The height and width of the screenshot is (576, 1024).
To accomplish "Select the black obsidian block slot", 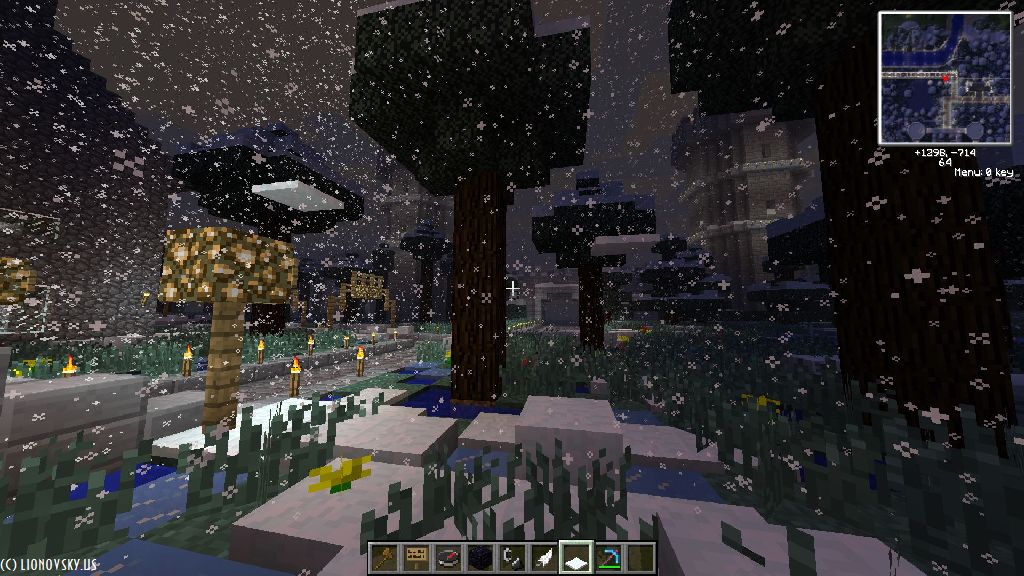I will (x=480, y=558).
